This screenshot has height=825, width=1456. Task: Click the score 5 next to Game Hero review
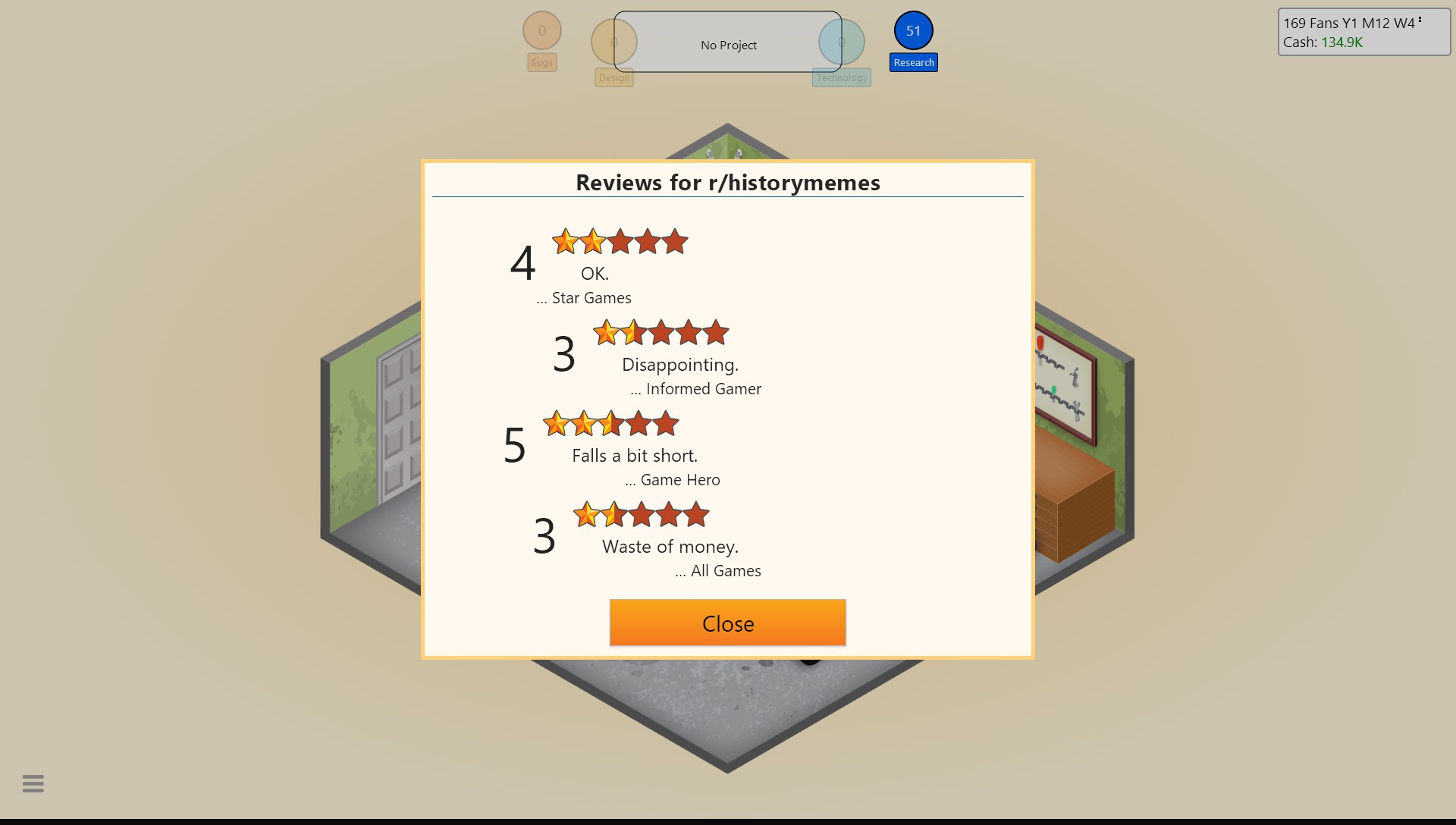click(x=514, y=446)
